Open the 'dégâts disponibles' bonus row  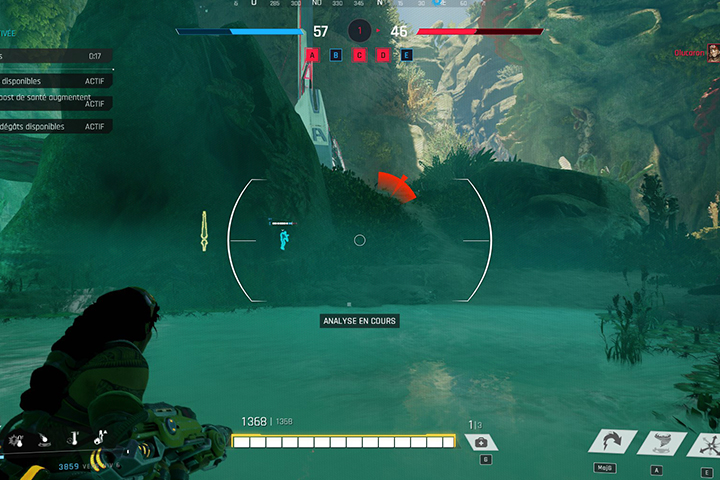(x=55, y=127)
